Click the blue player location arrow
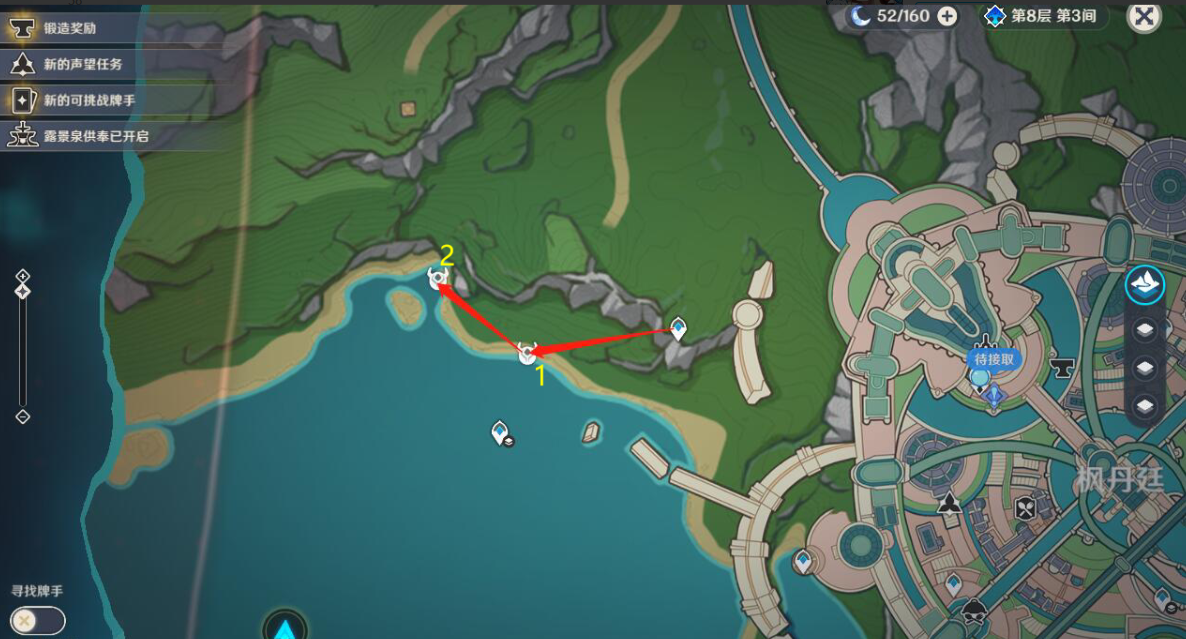The image size is (1186, 639). pos(285,629)
